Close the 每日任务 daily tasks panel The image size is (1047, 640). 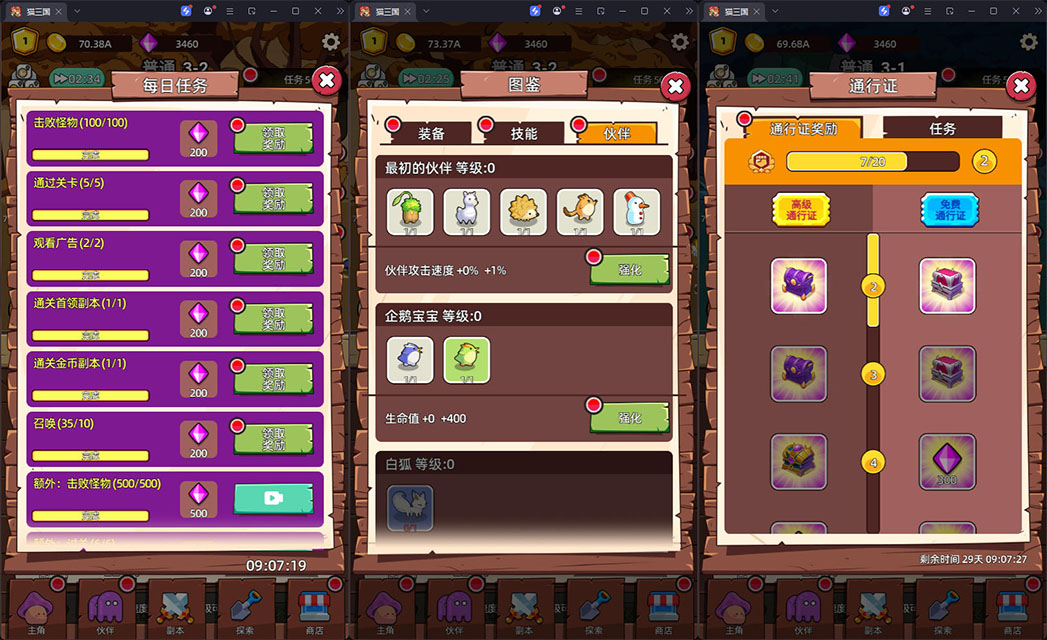click(326, 81)
